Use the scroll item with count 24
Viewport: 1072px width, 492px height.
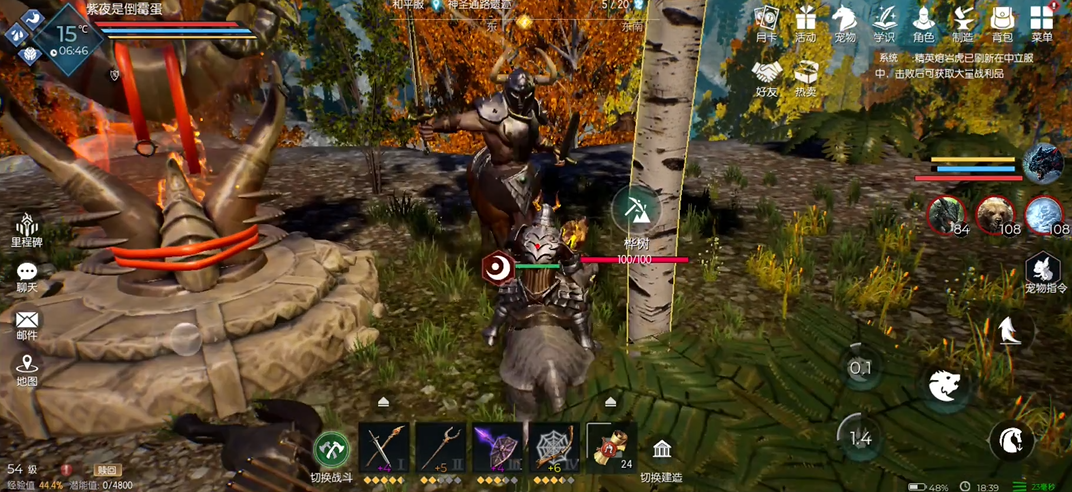pos(611,446)
